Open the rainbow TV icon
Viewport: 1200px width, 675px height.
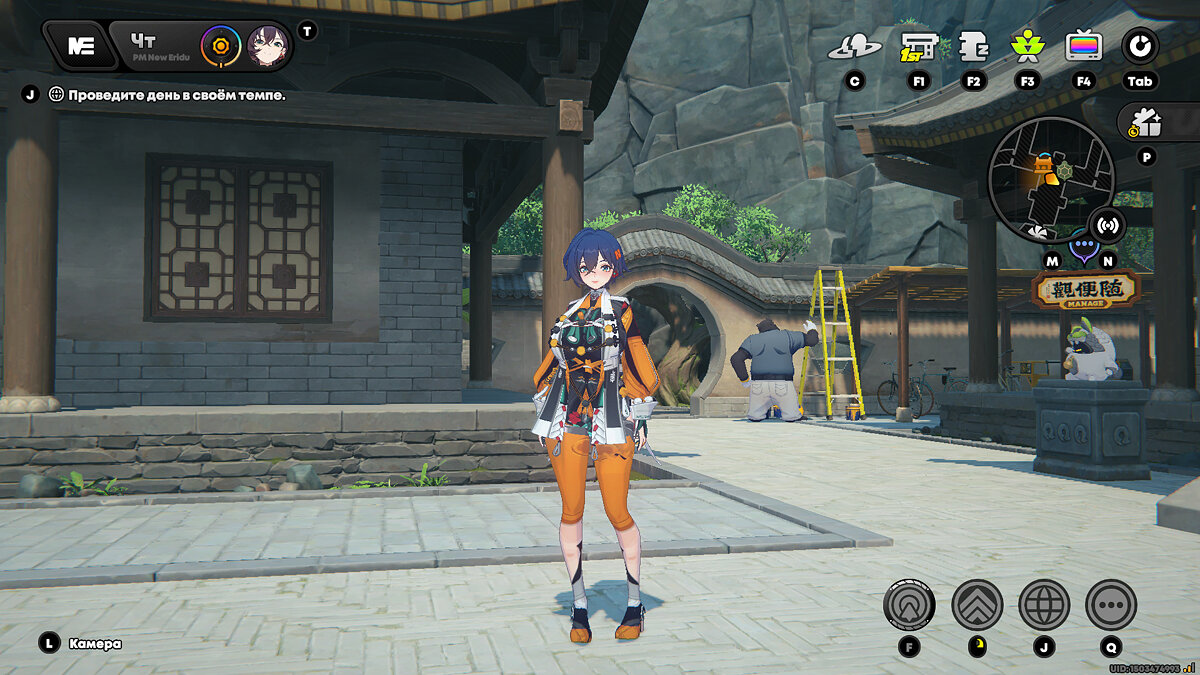coord(1084,46)
